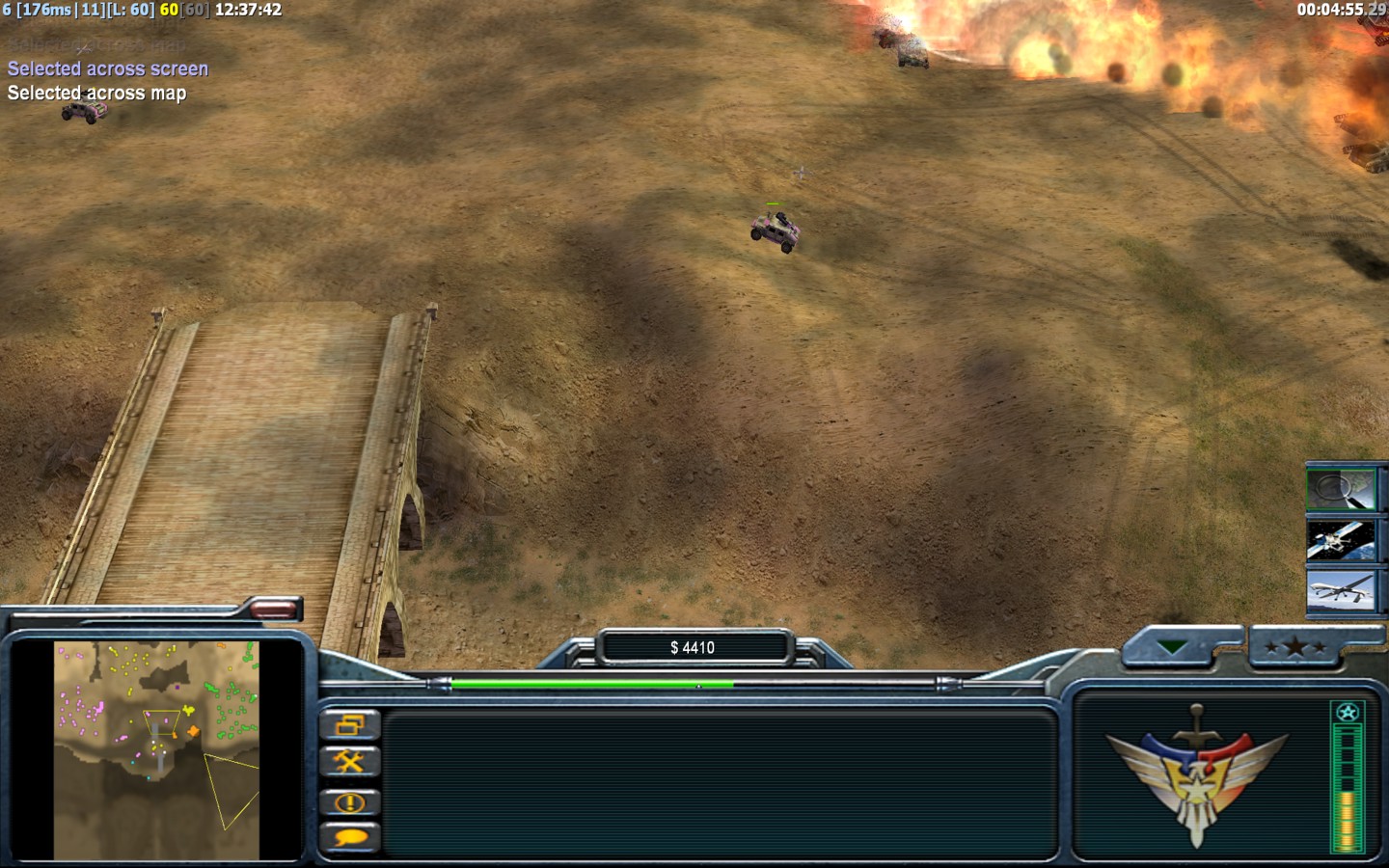The height and width of the screenshot is (868, 1389).
Task: Open the speech bubble chat button
Action: pyautogui.click(x=349, y=837)
